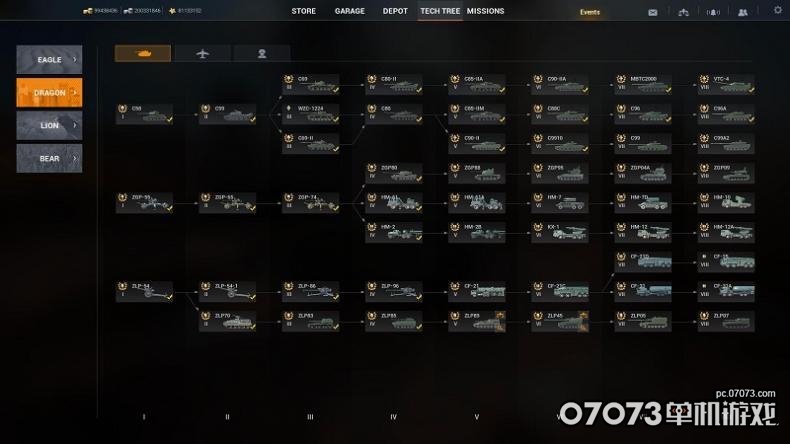Open the Store menu
Screen dimensions: 790x444
coord(303,11)
